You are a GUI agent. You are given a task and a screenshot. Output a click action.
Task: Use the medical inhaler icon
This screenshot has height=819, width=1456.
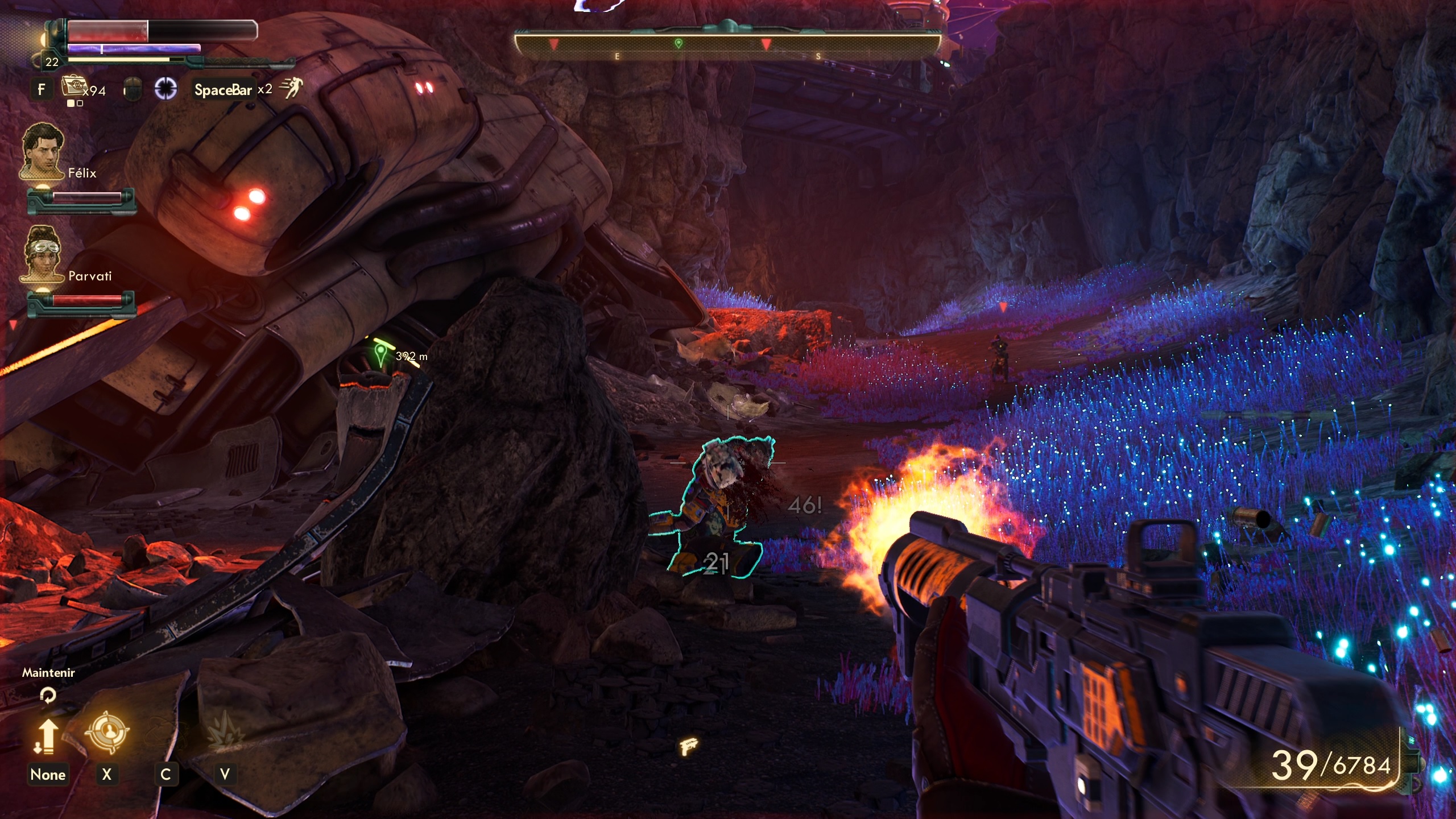click(x=74, y=87)
